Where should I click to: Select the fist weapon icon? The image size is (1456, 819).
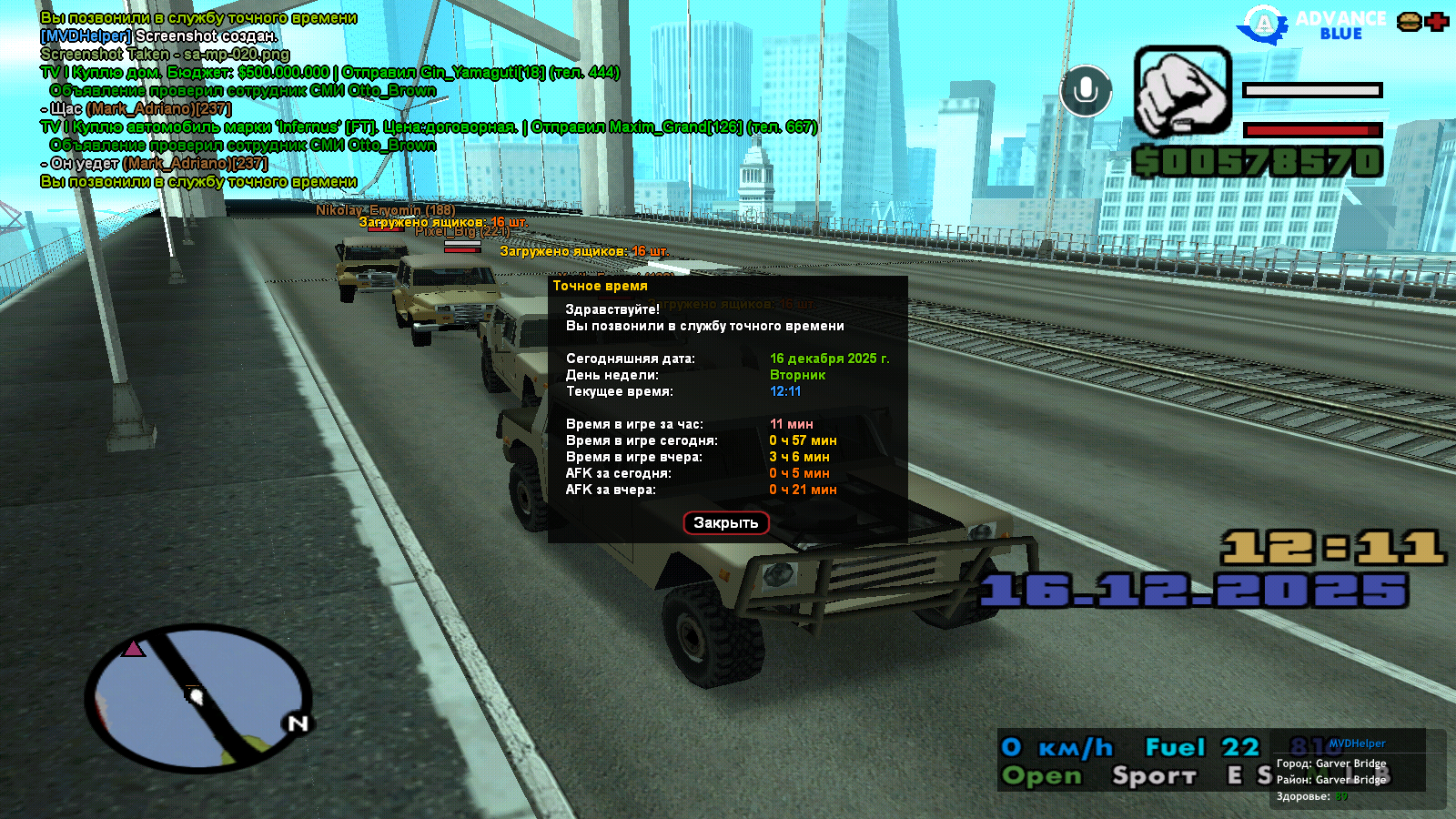click(x=1182, y=92)
